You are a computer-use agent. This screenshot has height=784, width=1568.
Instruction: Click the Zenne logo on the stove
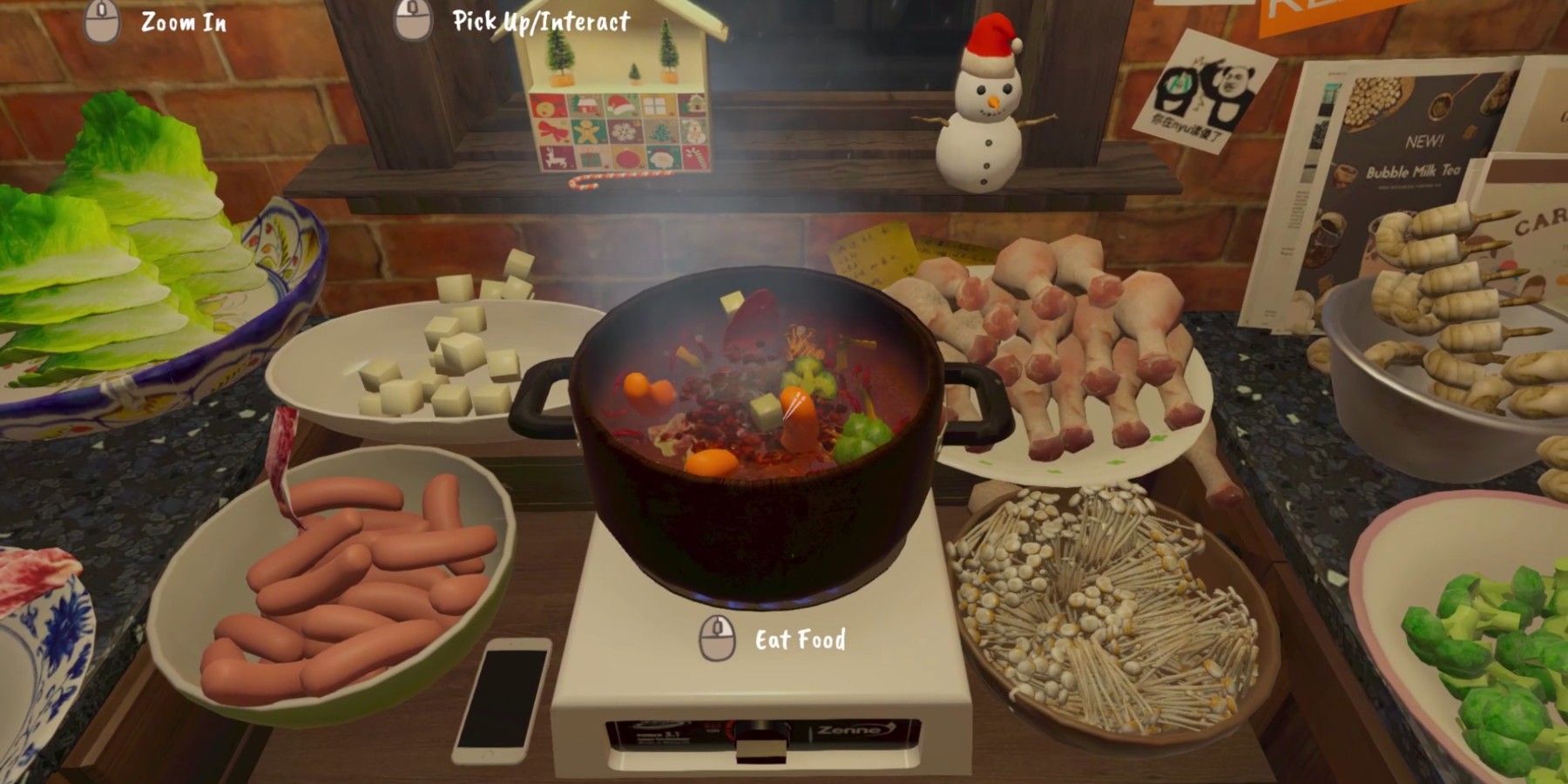pyautogui.click(x=849, y=730)
